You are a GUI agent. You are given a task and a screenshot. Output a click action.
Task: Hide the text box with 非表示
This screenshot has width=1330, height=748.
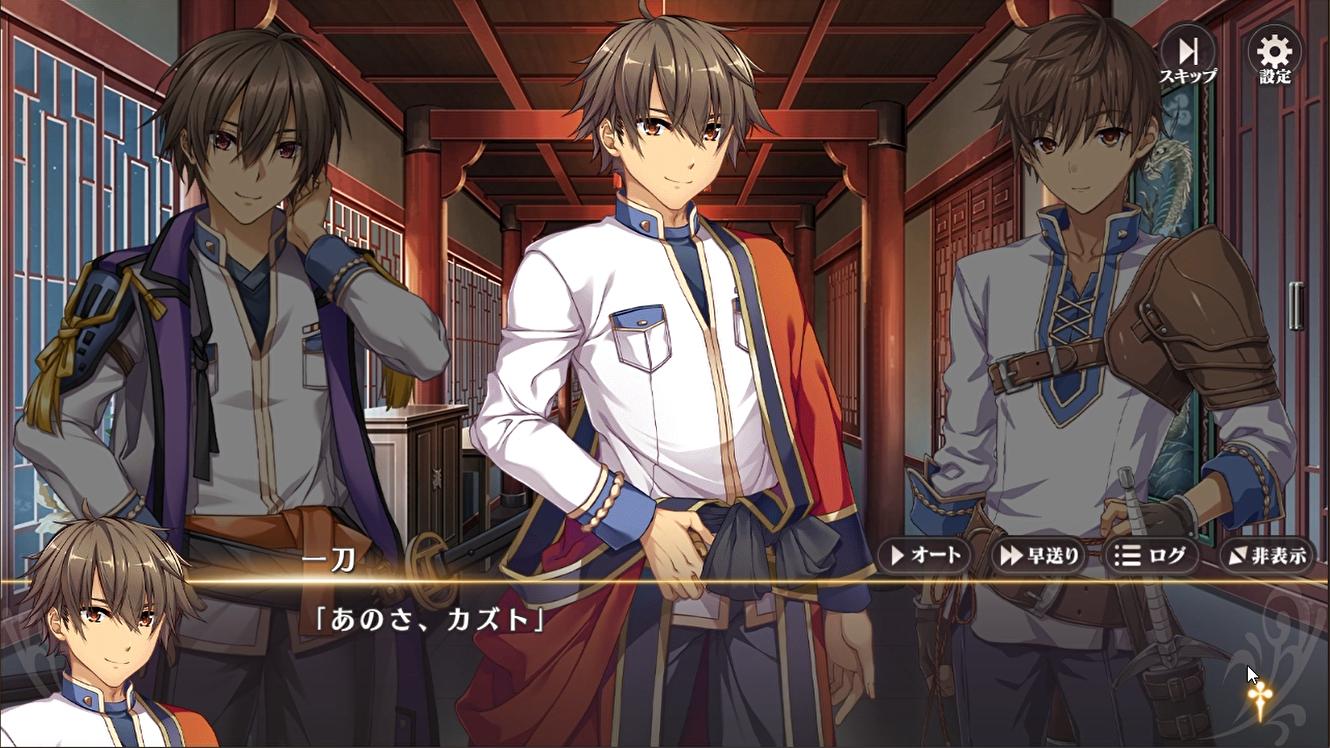(x=1267, y=555)
